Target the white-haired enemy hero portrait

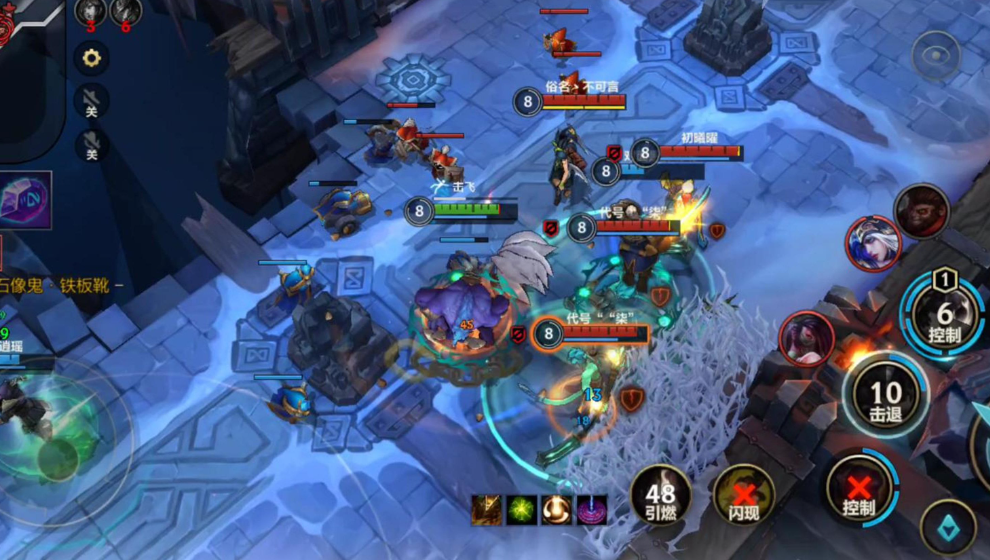[872, 243]
